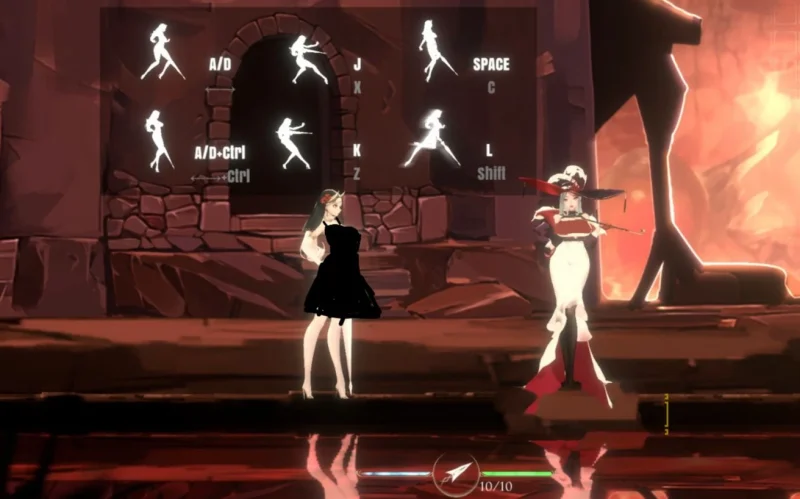Select the arrow weapon icon
The image size is (800, 499).
(456, 471)
